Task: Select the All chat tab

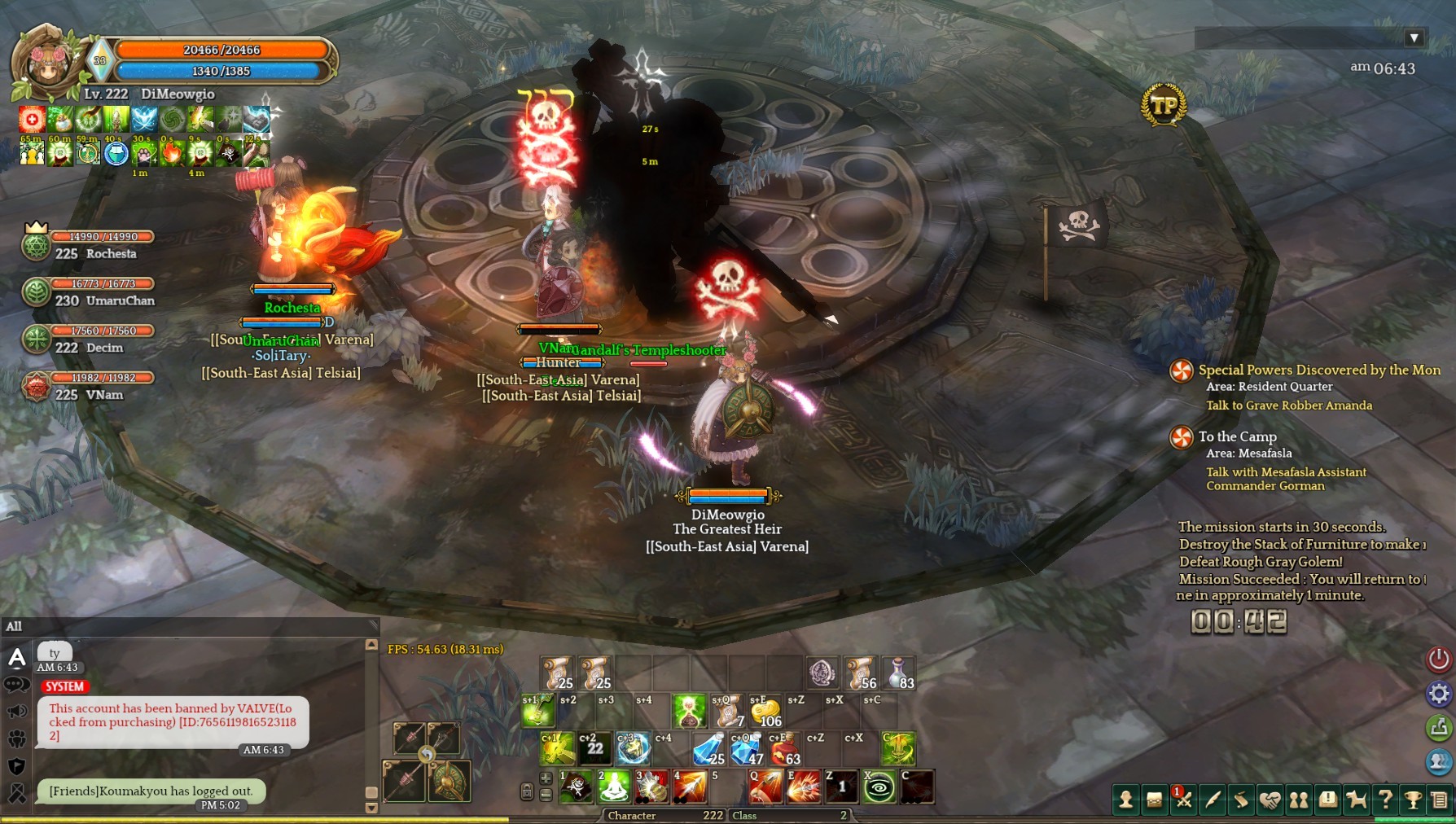Action: tap(14, 626)
